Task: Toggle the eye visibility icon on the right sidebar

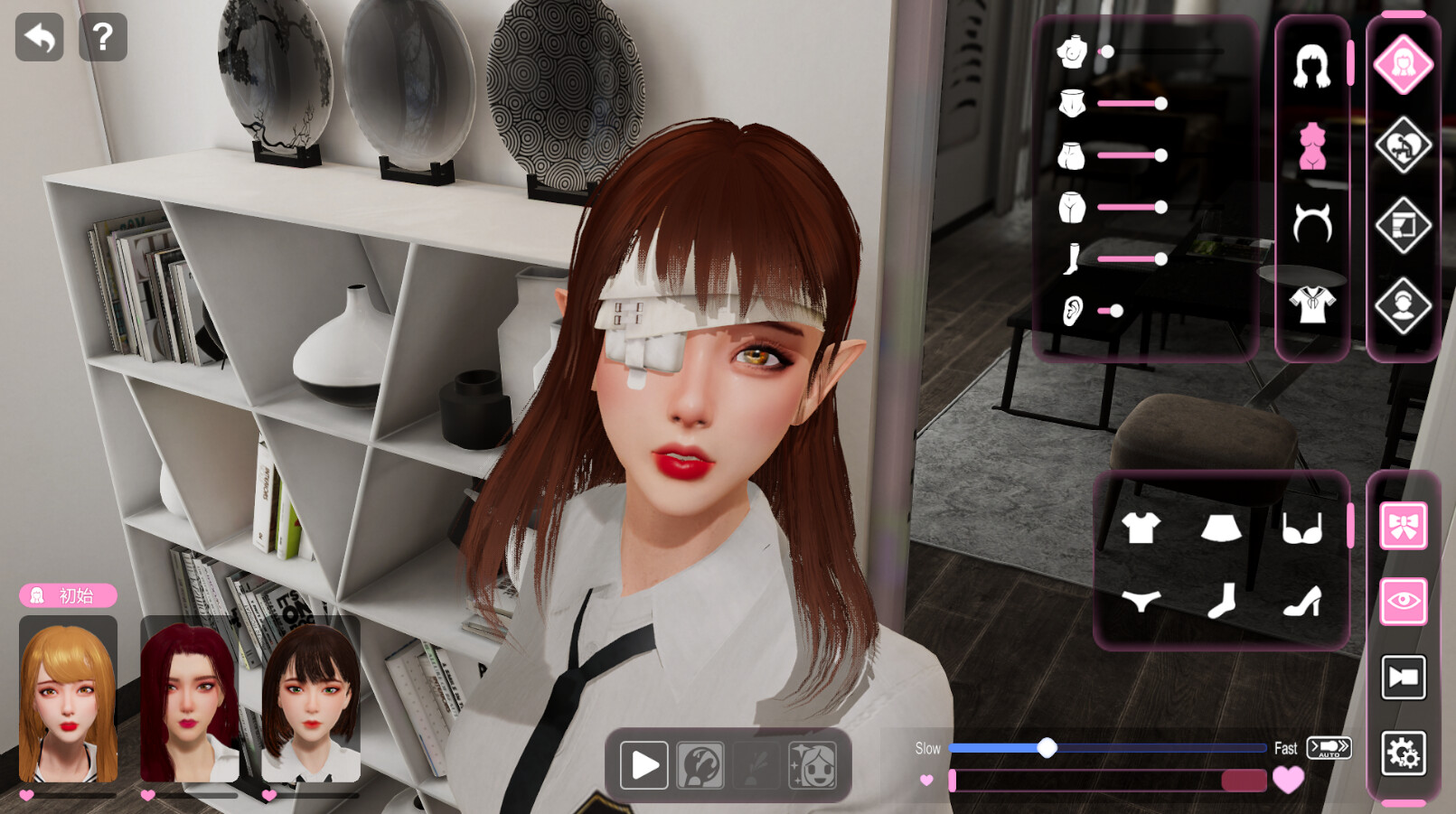Action: [1403, 600]
